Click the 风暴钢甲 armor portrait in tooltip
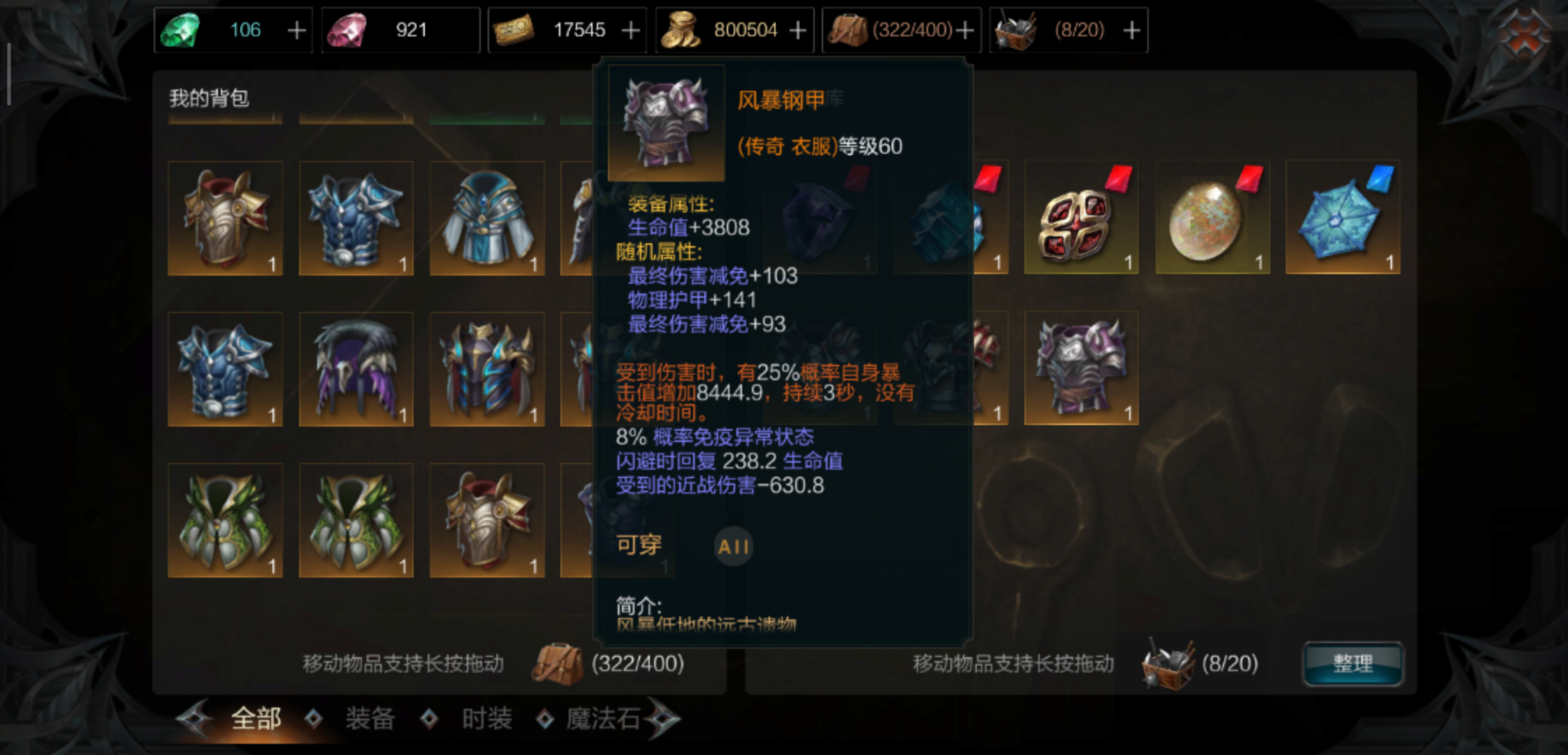The height and width of the screenshot is (755, 1568). 665,123
